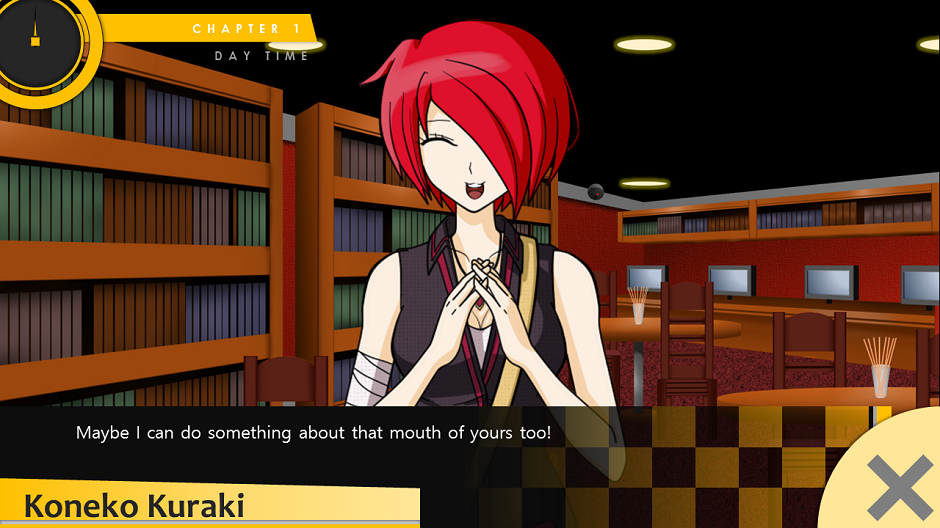
Task: Open the yellow clock dial icon
Action: coord(38,42)
